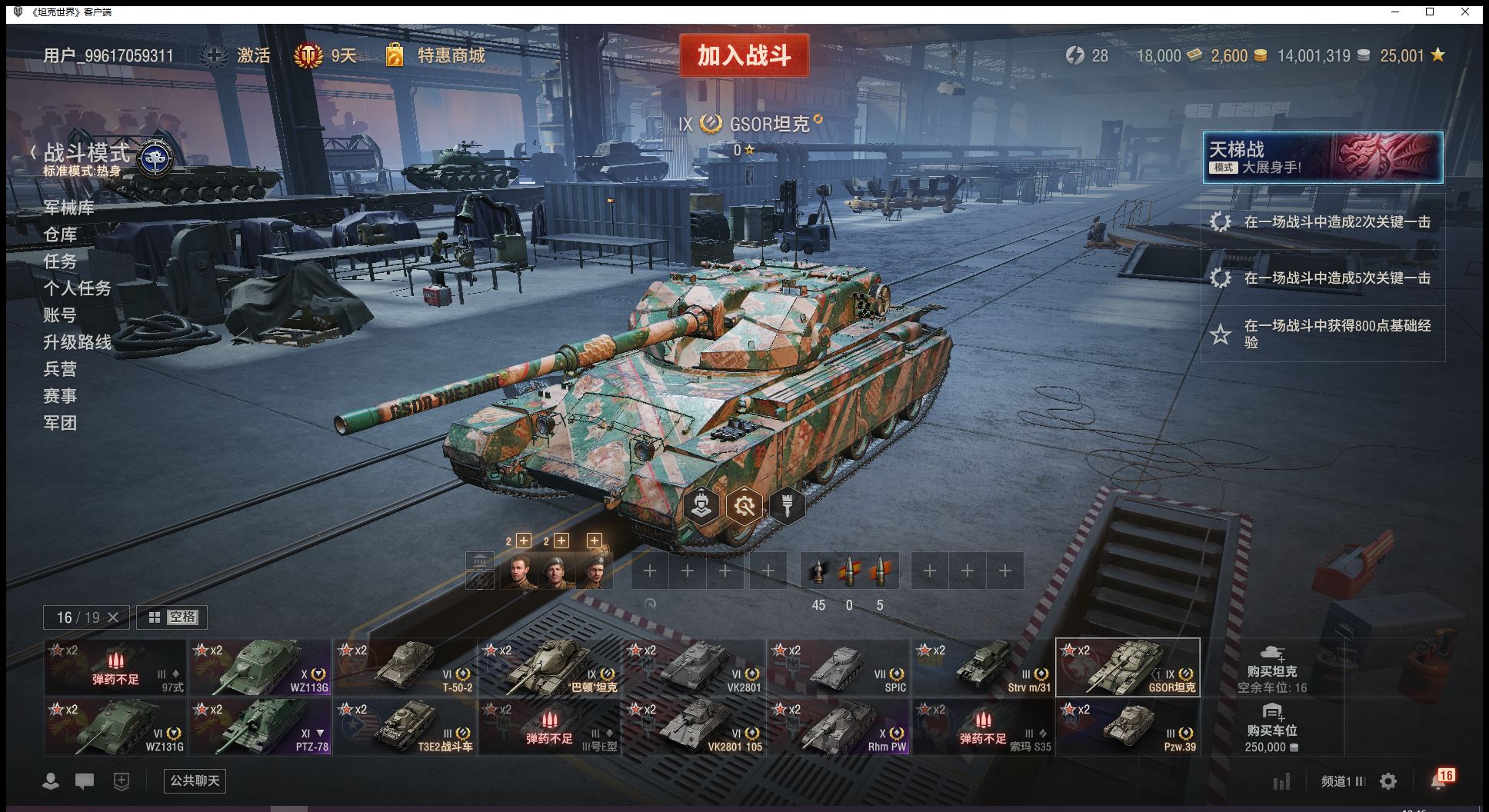Image resolution: width=1489 pixels, height=812 pixels.
Task: Open 兵营 barracks menu entry
Action: 60,369
